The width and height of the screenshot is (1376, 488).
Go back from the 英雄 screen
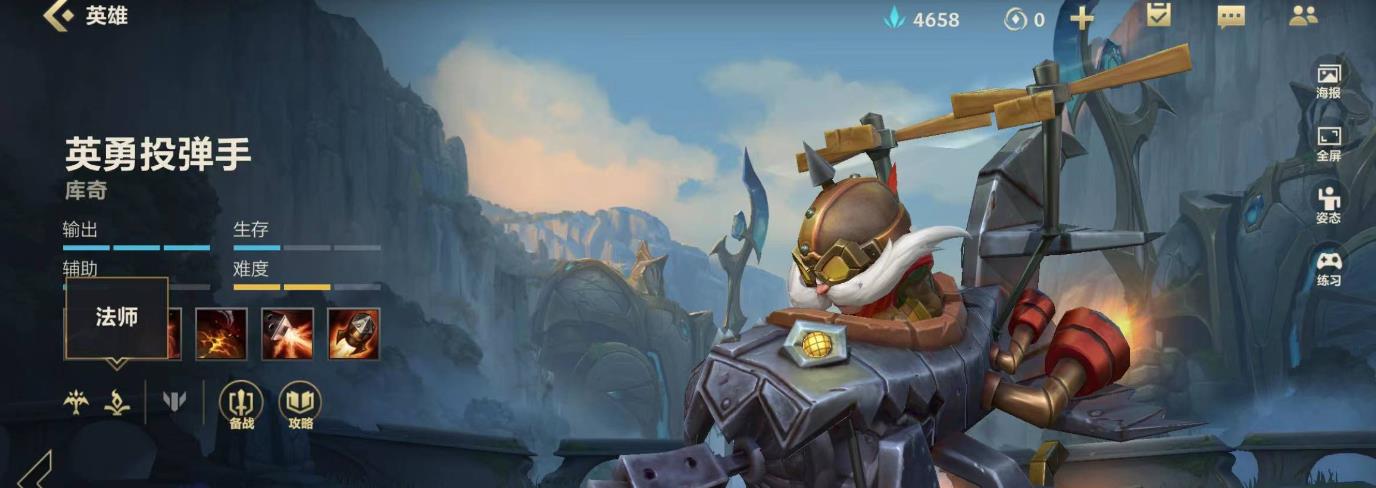tap(58, 16)
